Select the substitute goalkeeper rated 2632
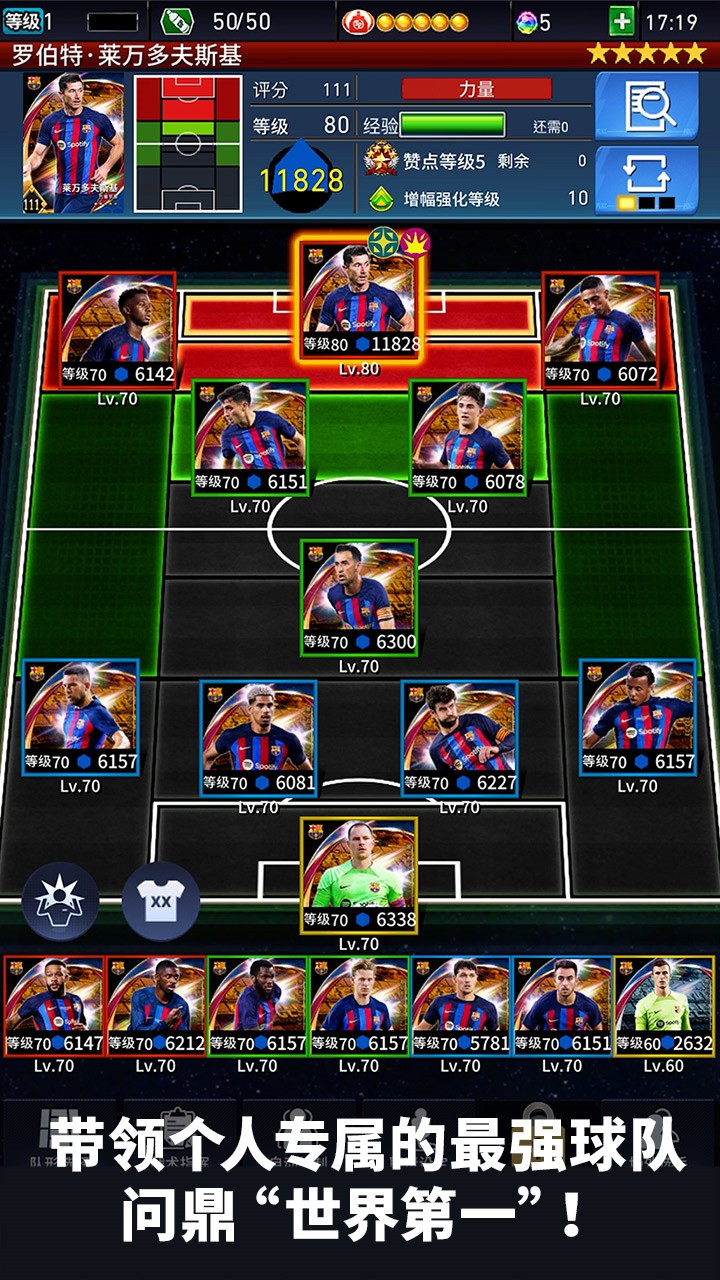720x1280 pixels. tap(664, 1006)
